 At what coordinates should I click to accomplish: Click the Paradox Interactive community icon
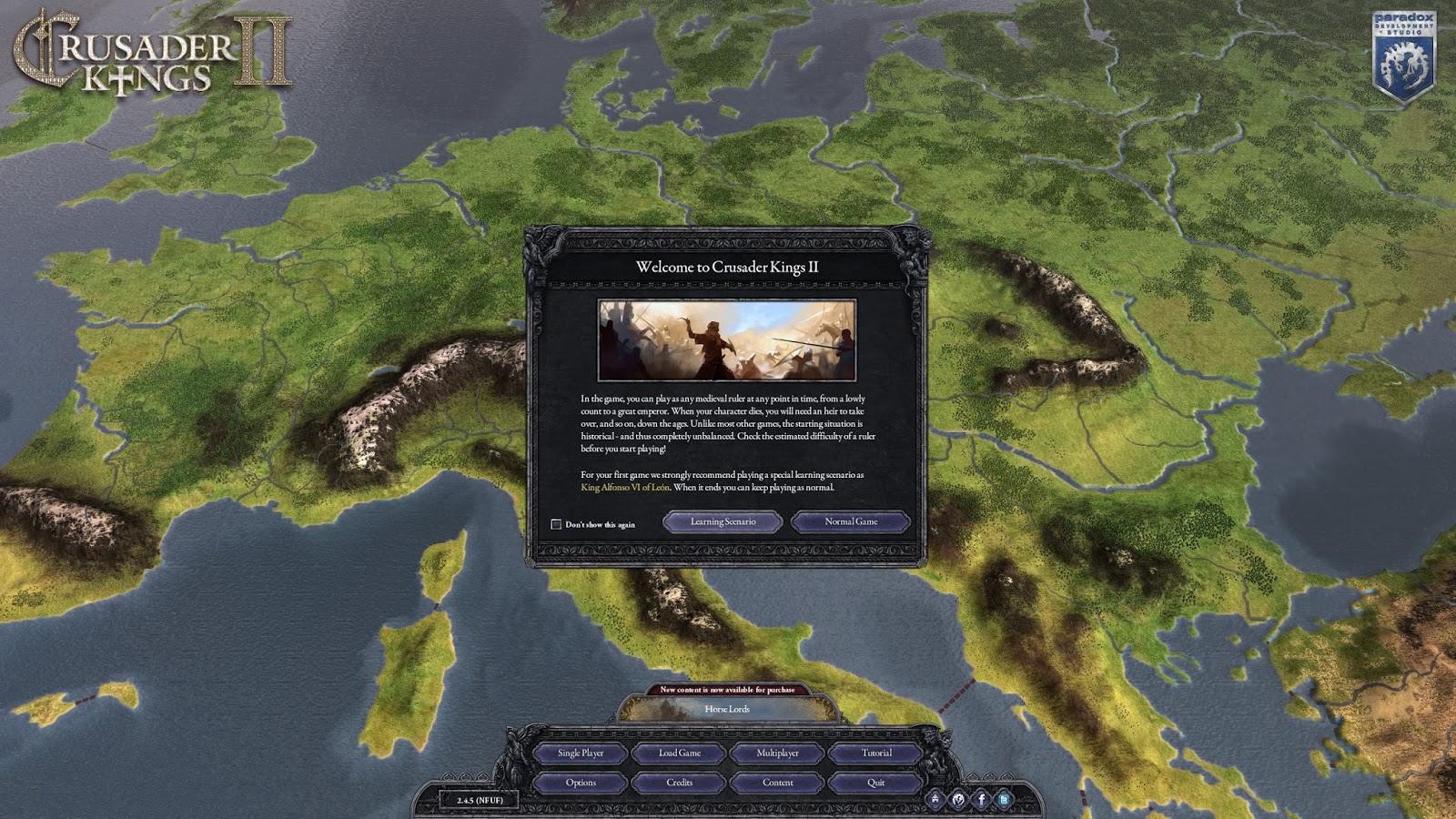click(x=957, y=799)
